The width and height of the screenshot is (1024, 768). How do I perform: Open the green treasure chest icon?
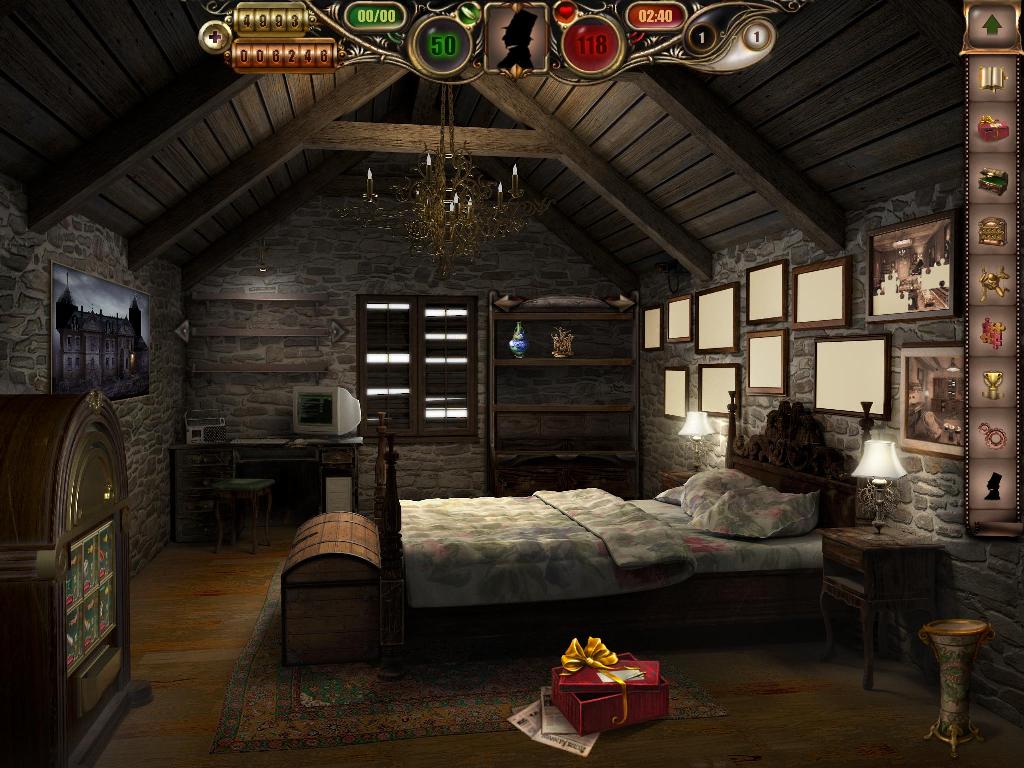992,181
